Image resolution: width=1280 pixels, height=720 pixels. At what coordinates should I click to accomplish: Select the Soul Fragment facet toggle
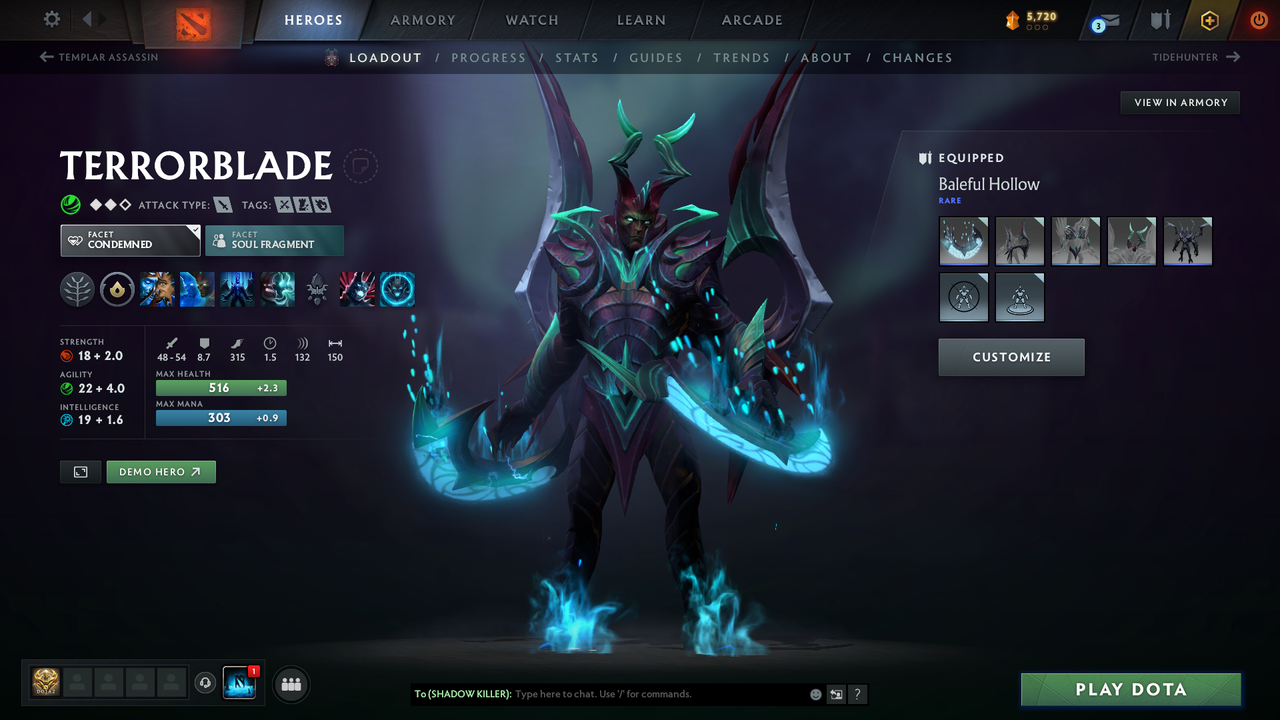[274, 240]
